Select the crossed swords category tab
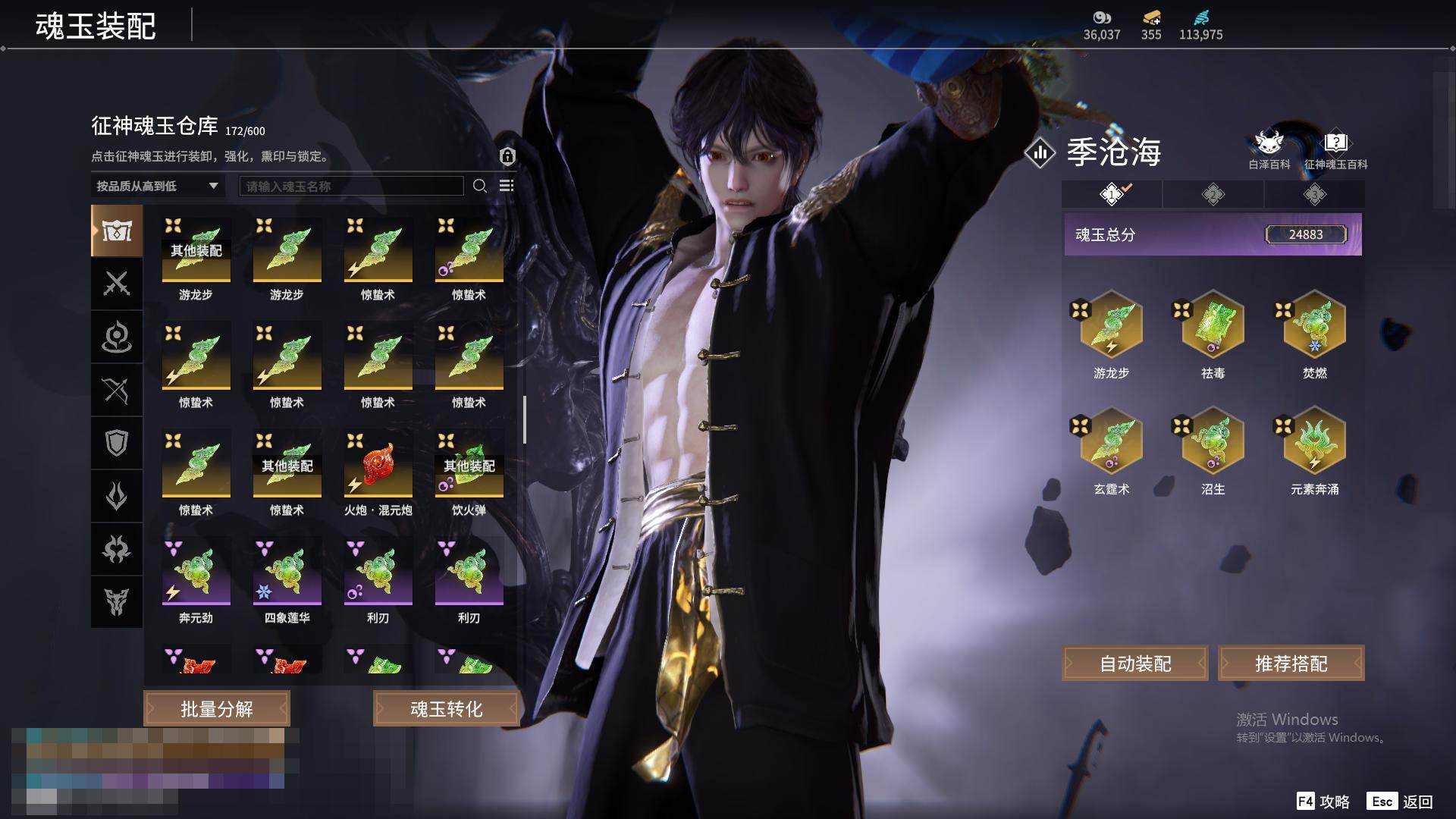This screenshot has width=1456, height=819. point(117,284)
